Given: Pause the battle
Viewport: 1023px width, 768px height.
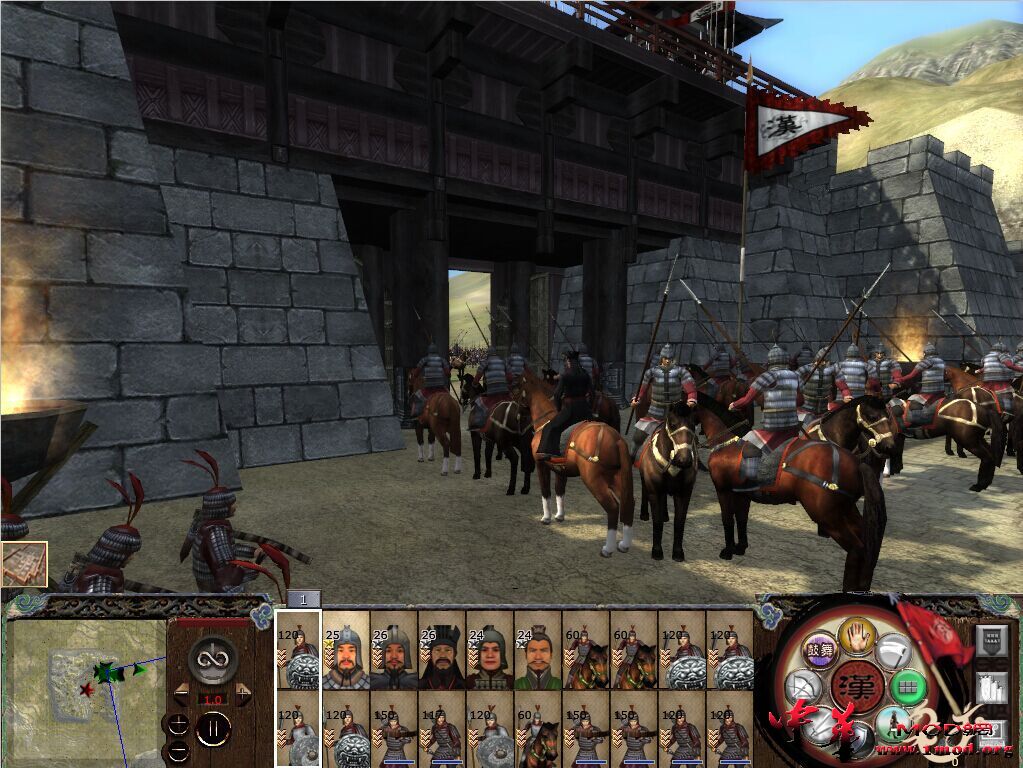Looking at the screenshot, I should pos(213,728).
